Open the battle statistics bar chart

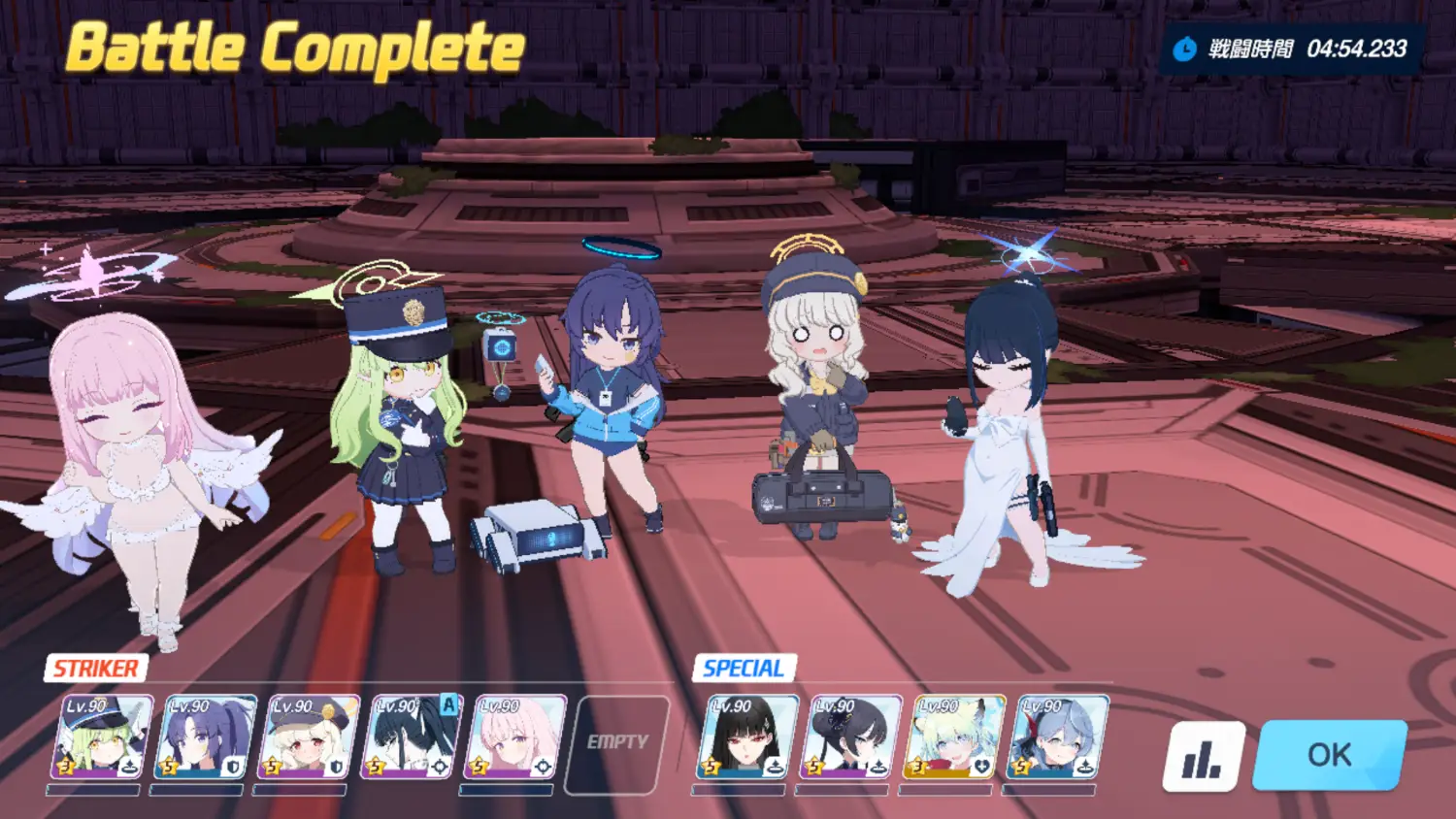(1204, 756)
